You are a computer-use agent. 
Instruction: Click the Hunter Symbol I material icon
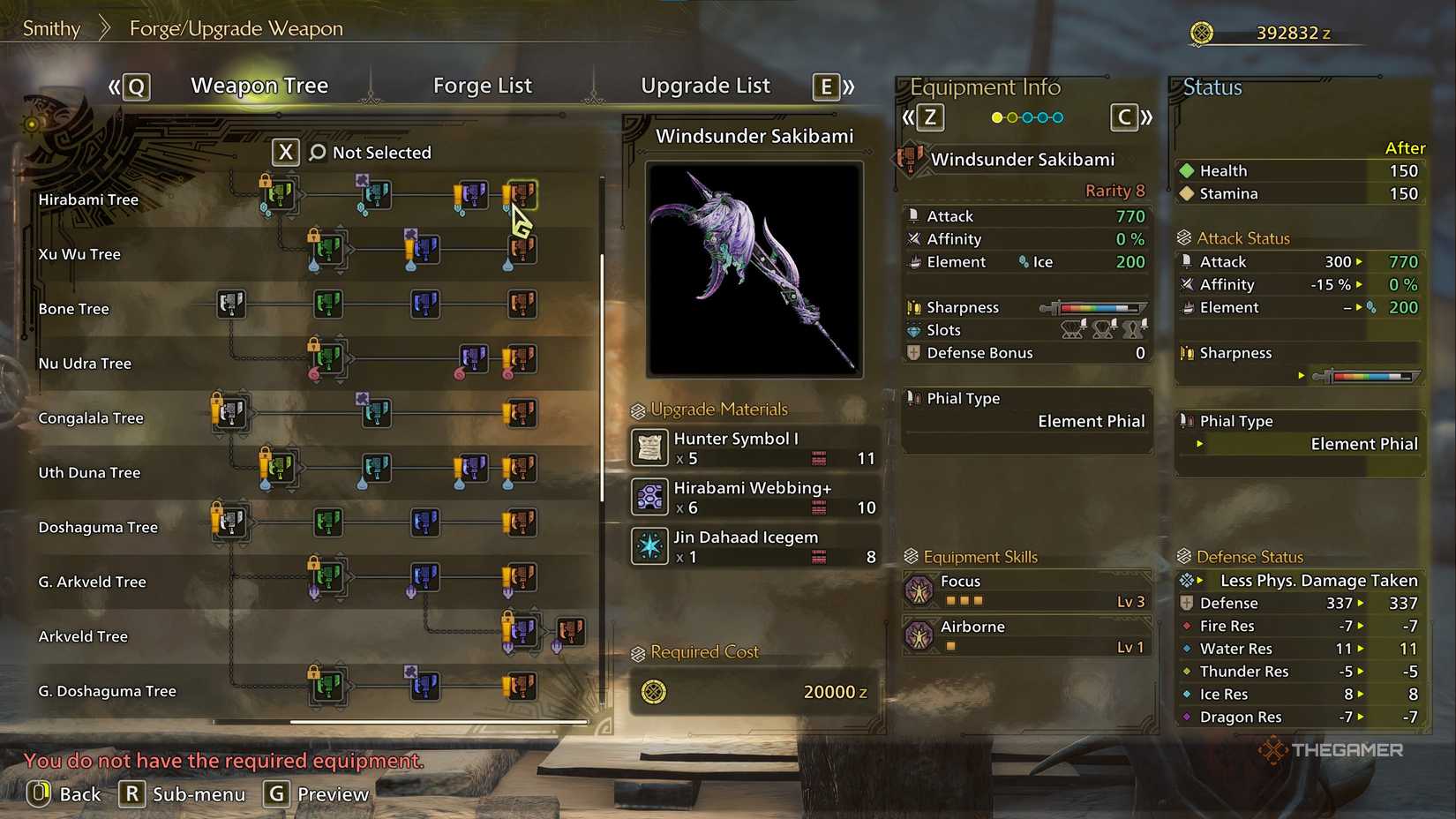point(649,447)
